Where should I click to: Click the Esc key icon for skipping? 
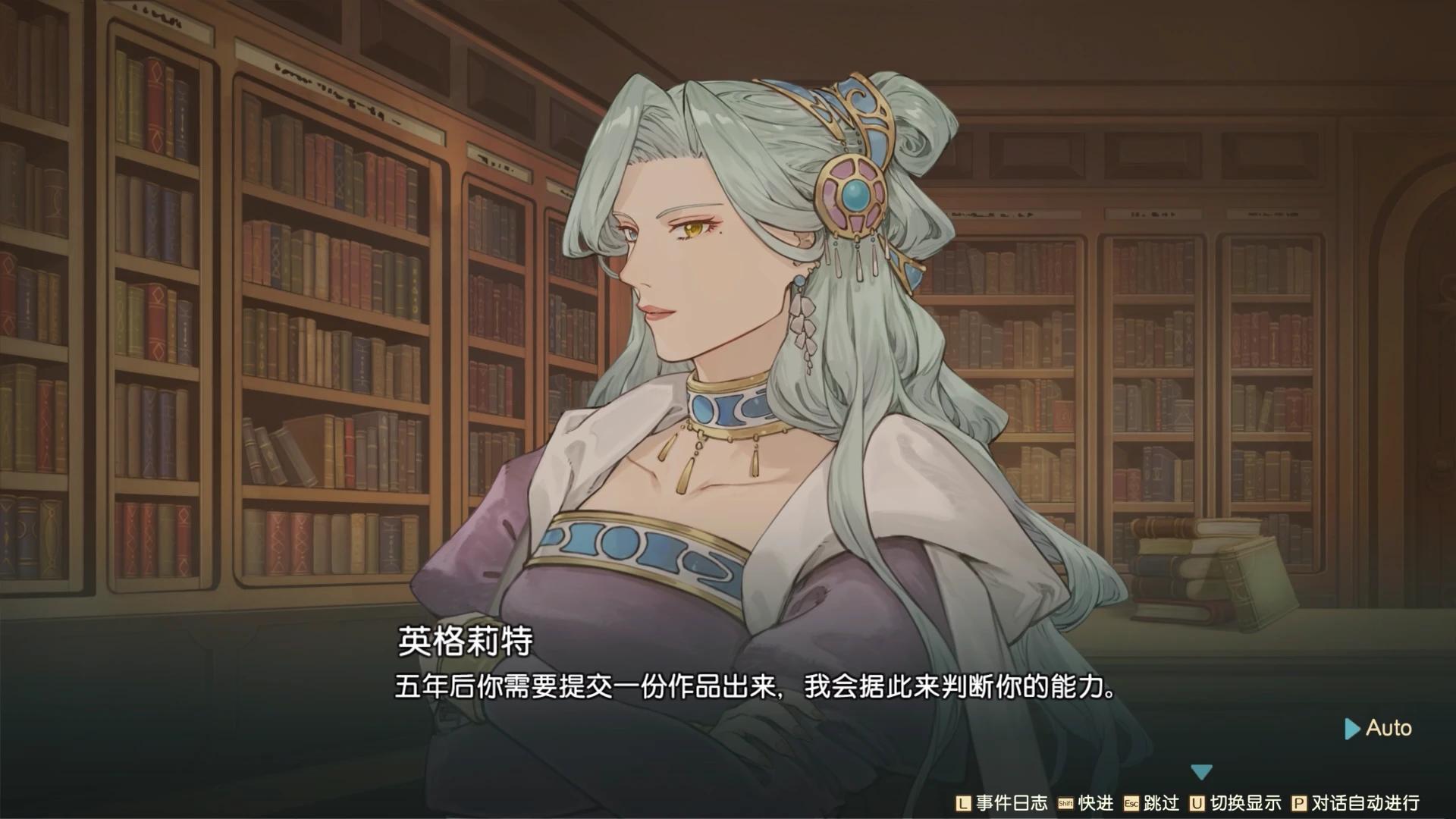(1131, 804)
